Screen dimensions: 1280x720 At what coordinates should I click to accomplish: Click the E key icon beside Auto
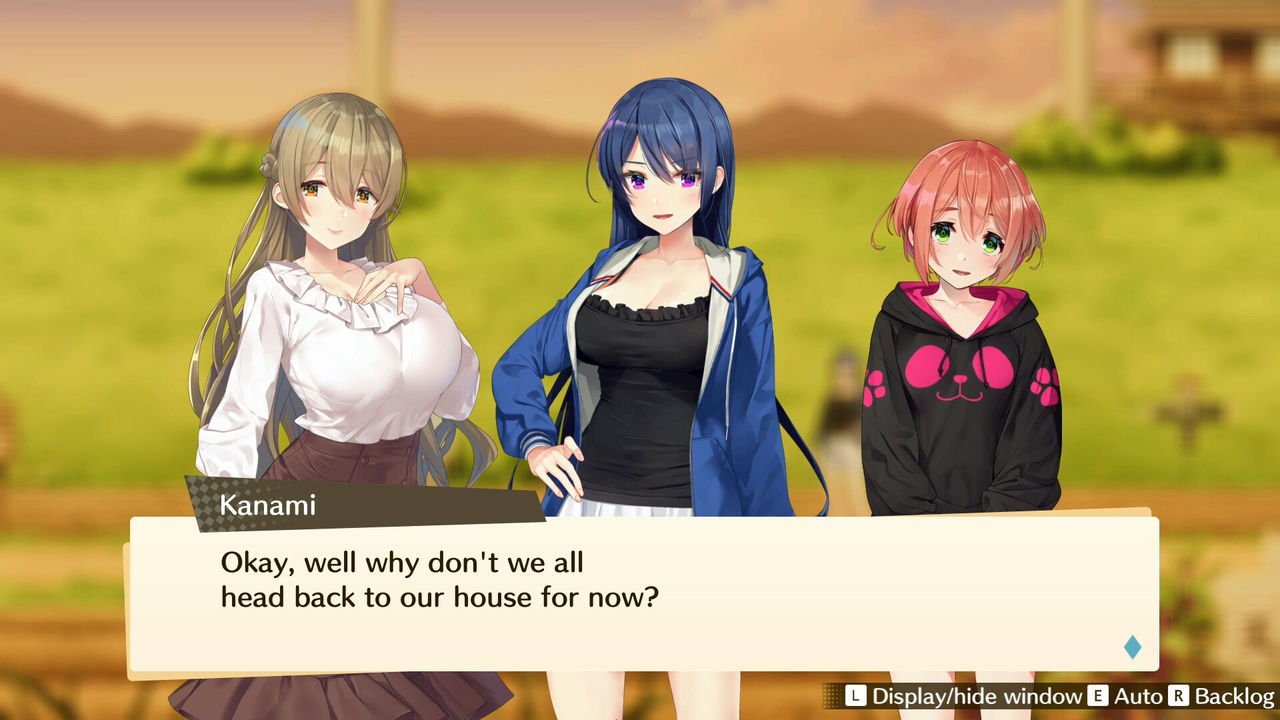click(x=1097, y=697)
